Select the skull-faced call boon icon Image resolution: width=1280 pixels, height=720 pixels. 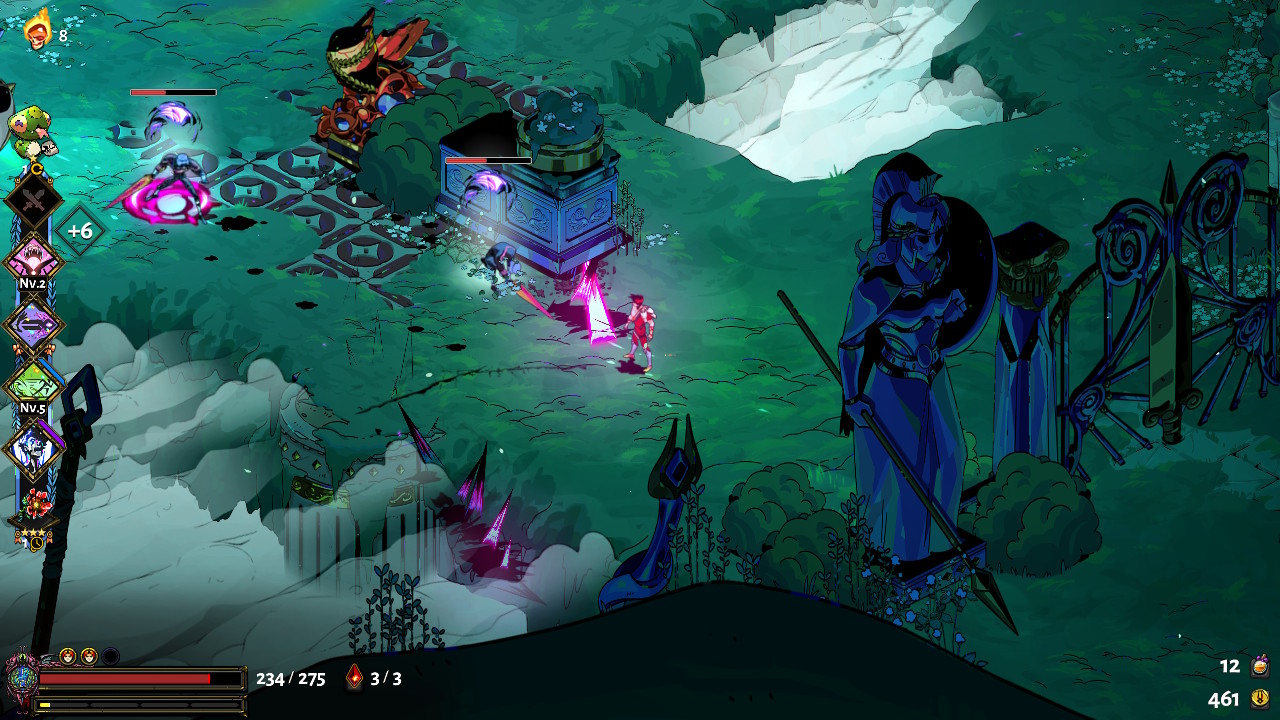[34, 447]
